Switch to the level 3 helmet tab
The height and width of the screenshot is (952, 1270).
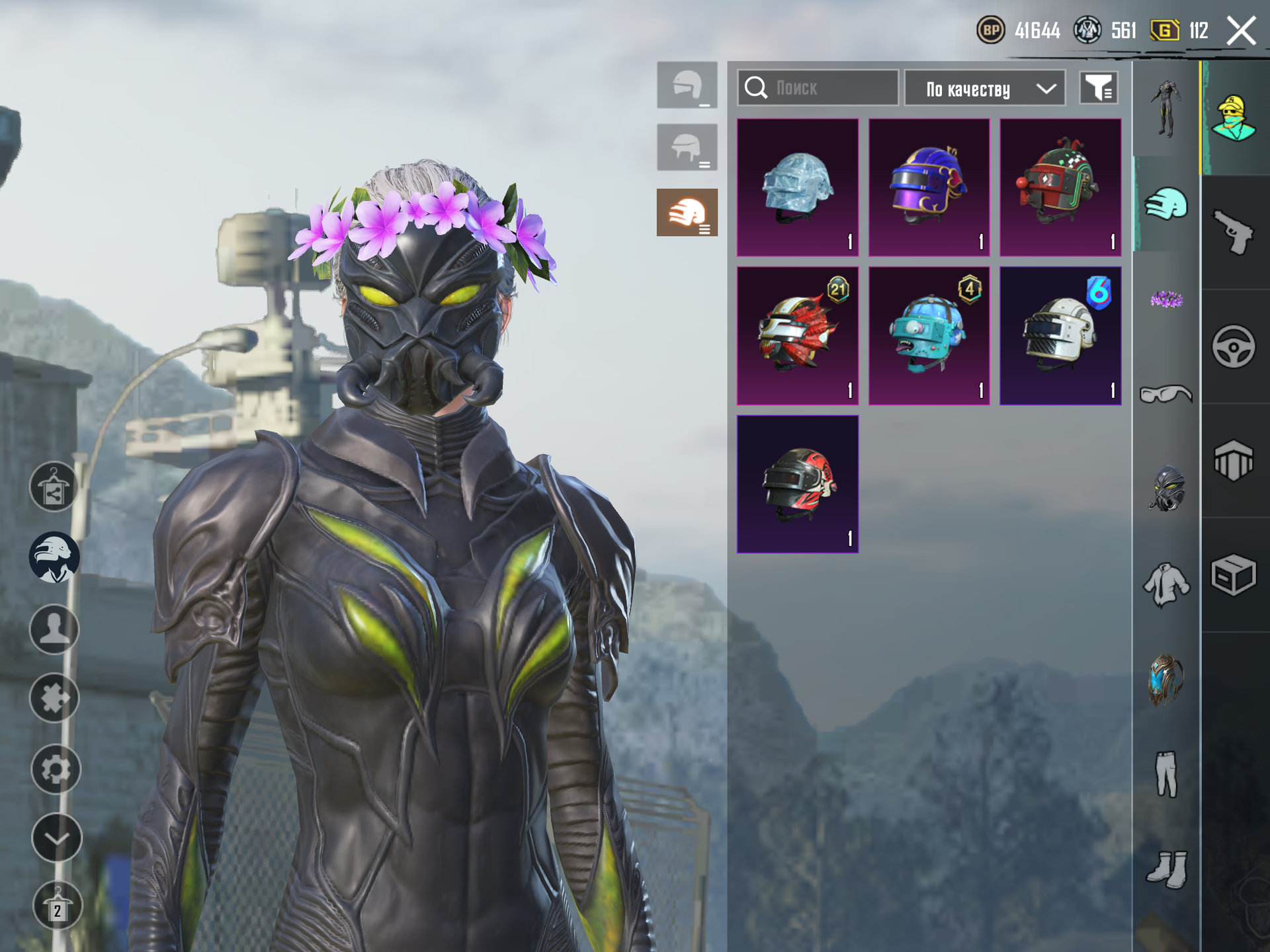[x=687, y=212]
